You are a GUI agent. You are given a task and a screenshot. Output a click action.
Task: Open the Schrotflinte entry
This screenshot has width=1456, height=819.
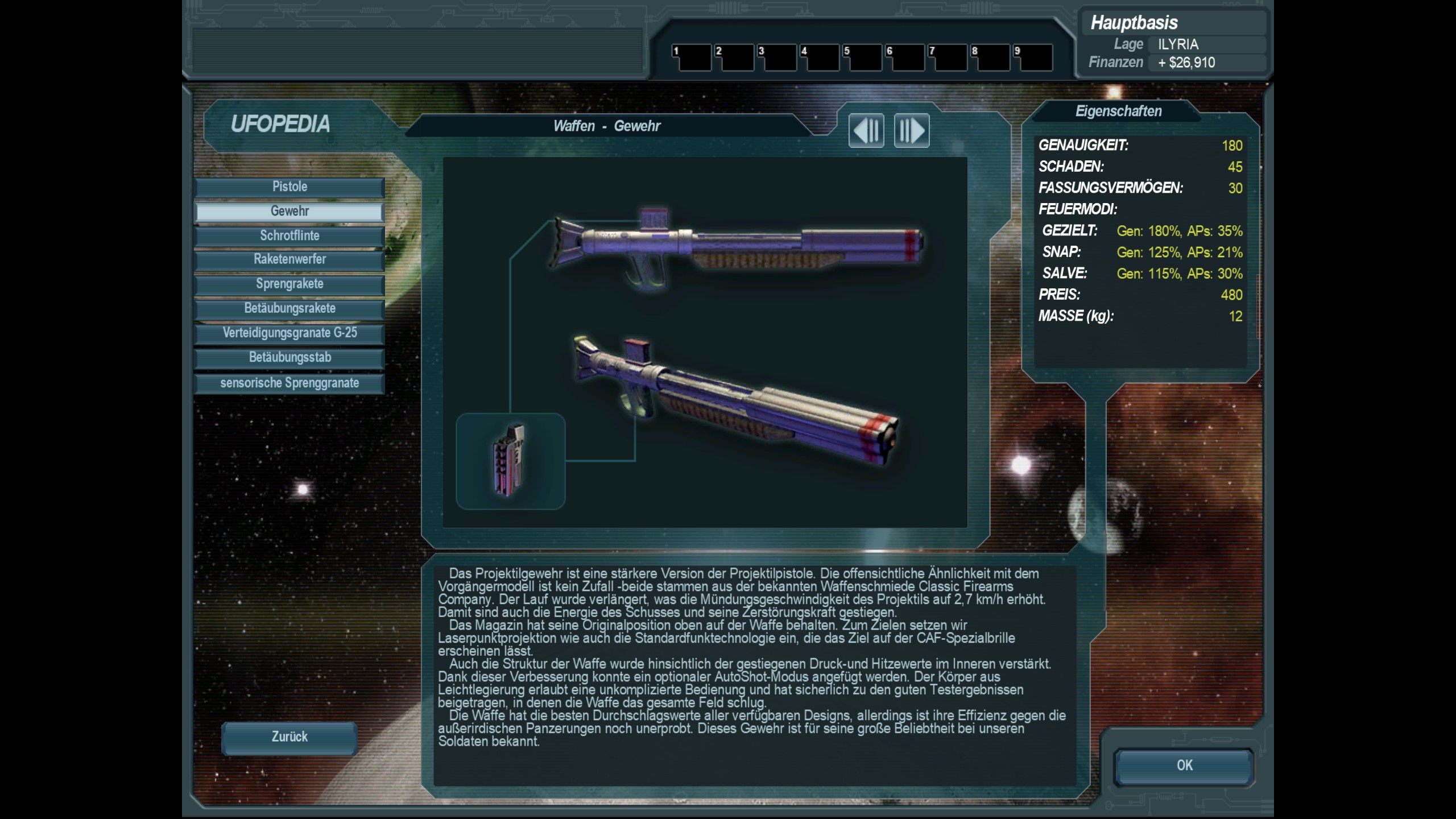[x=289, y=236]
